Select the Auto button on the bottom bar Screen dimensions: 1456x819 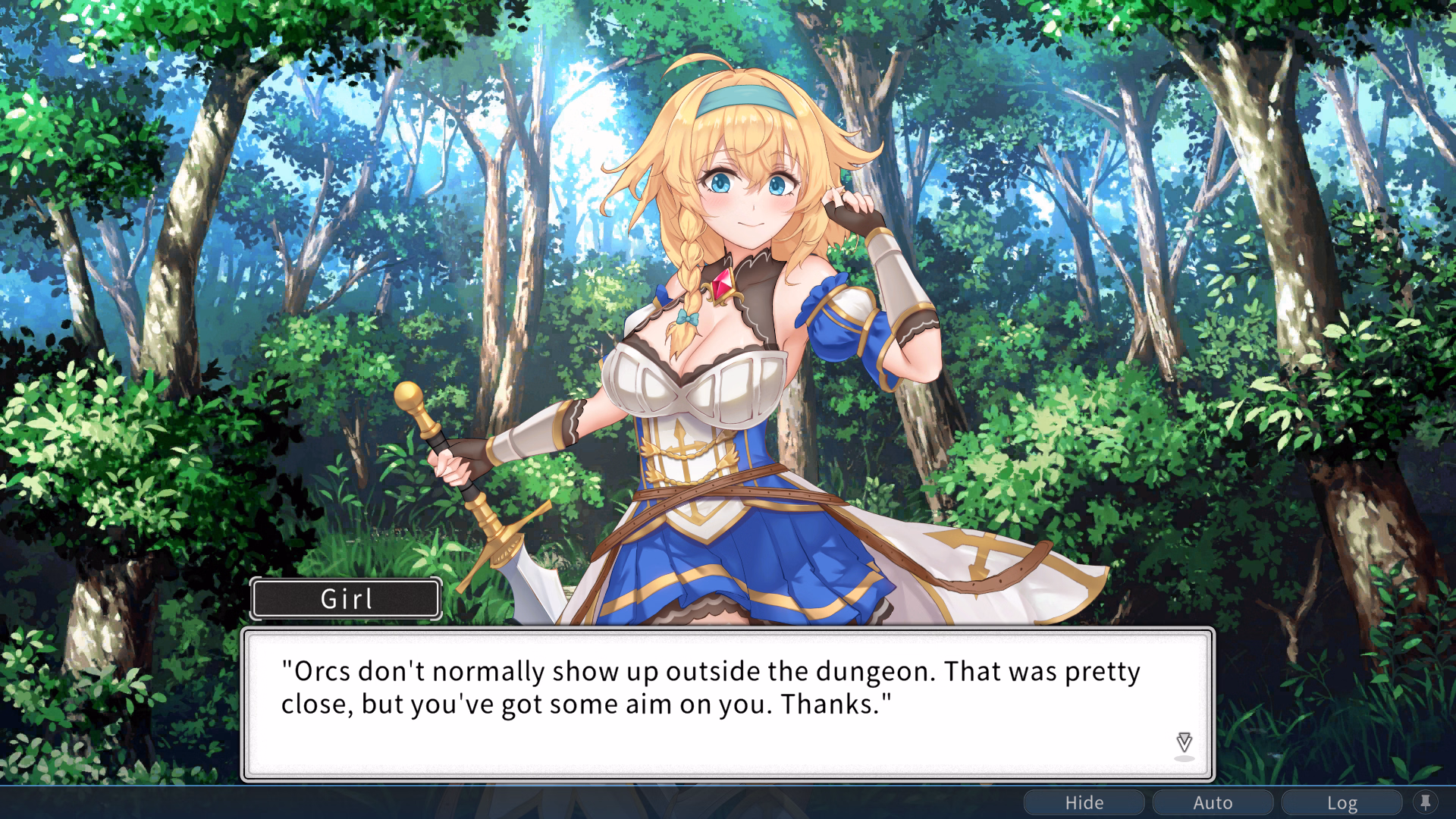1213,802
